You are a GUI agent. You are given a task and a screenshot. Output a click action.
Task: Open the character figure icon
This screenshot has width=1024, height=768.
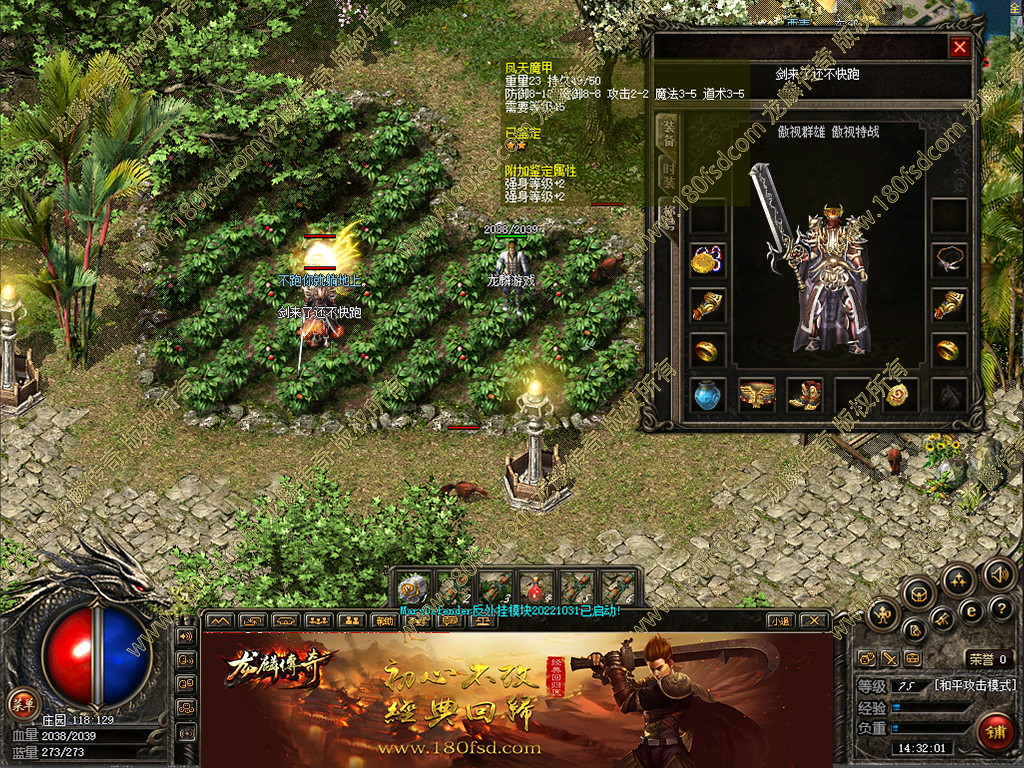point(885,614)
